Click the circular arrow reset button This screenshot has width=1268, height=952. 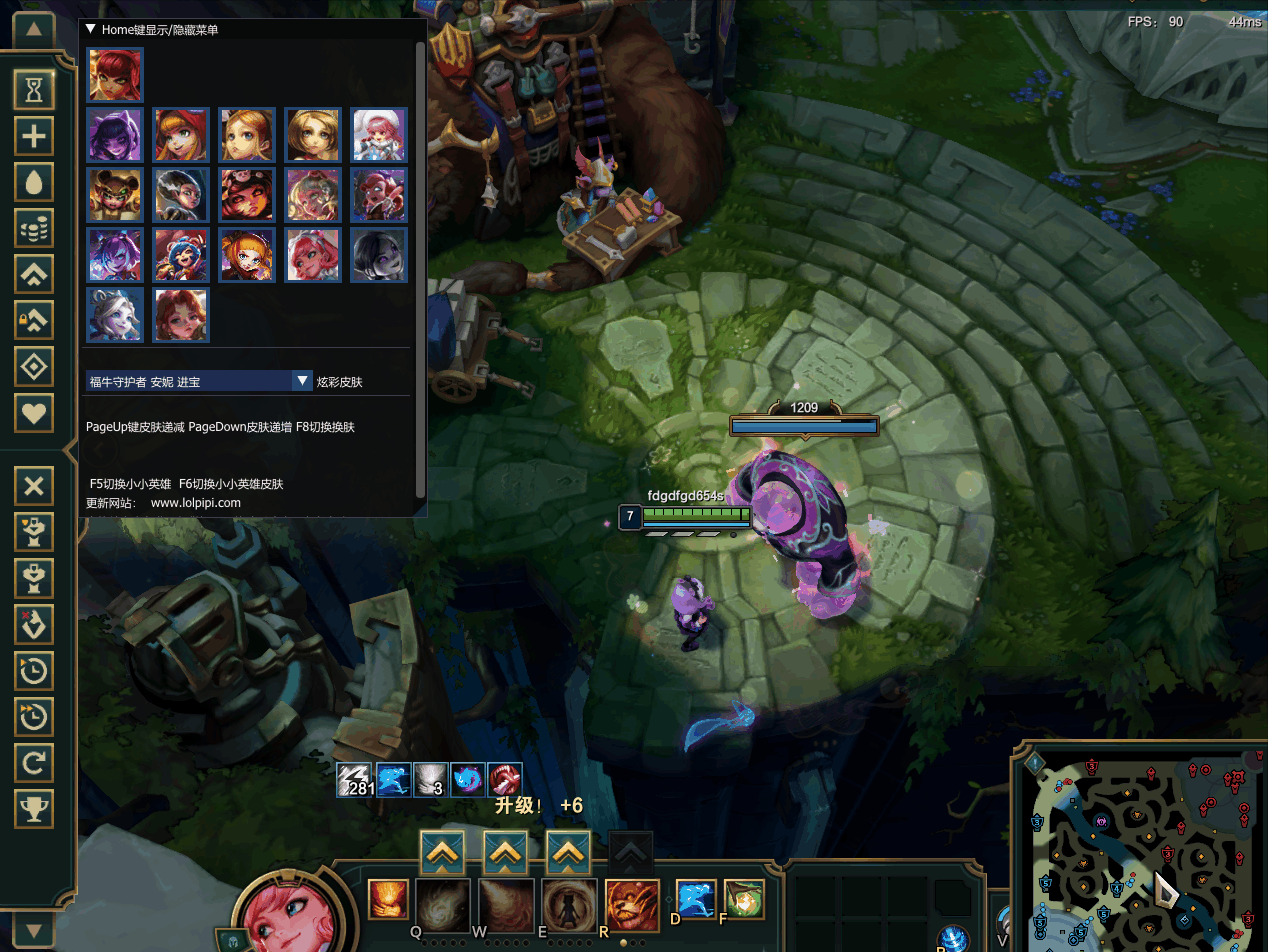(x=34, y=763)
